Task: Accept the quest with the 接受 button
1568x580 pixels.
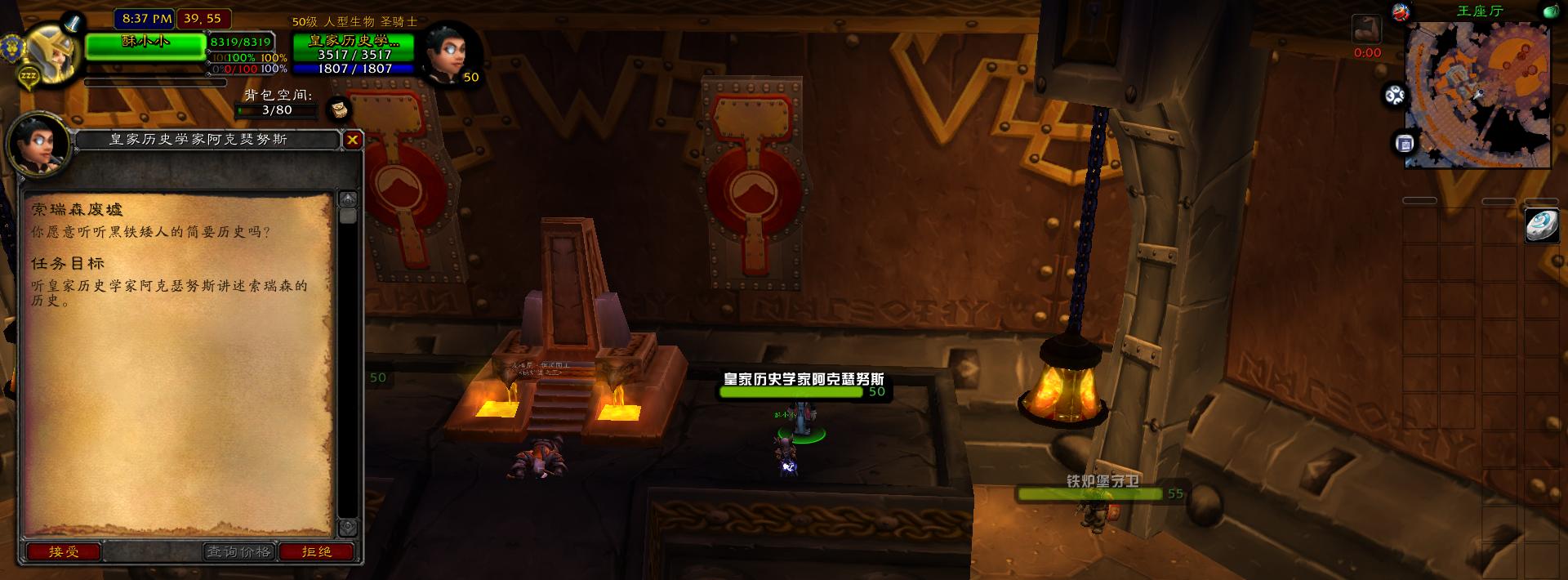Action: tap(64, 552)
